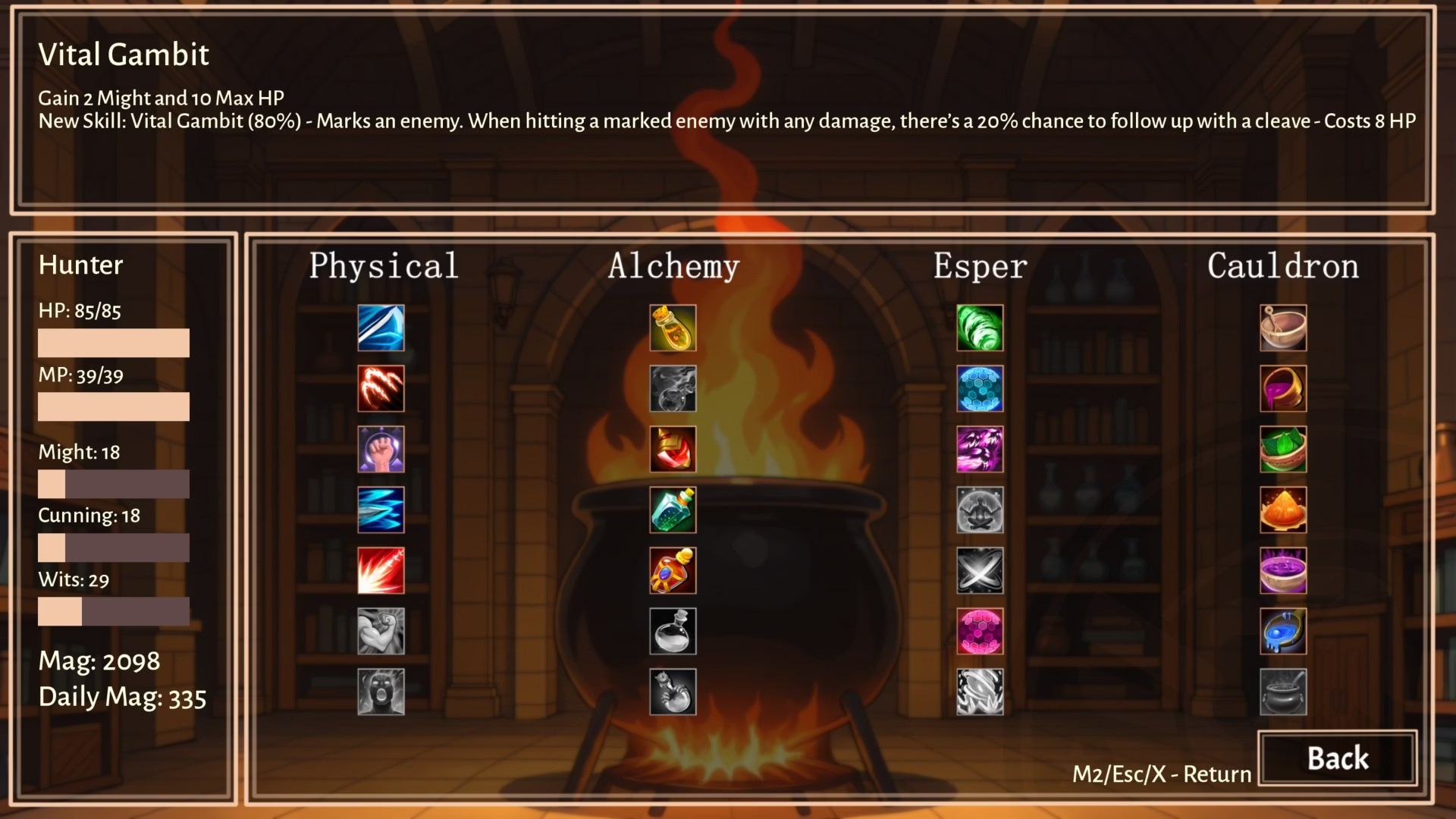Pick the purple dragon esper skill
1456x819 pixels.
(980, 449)
